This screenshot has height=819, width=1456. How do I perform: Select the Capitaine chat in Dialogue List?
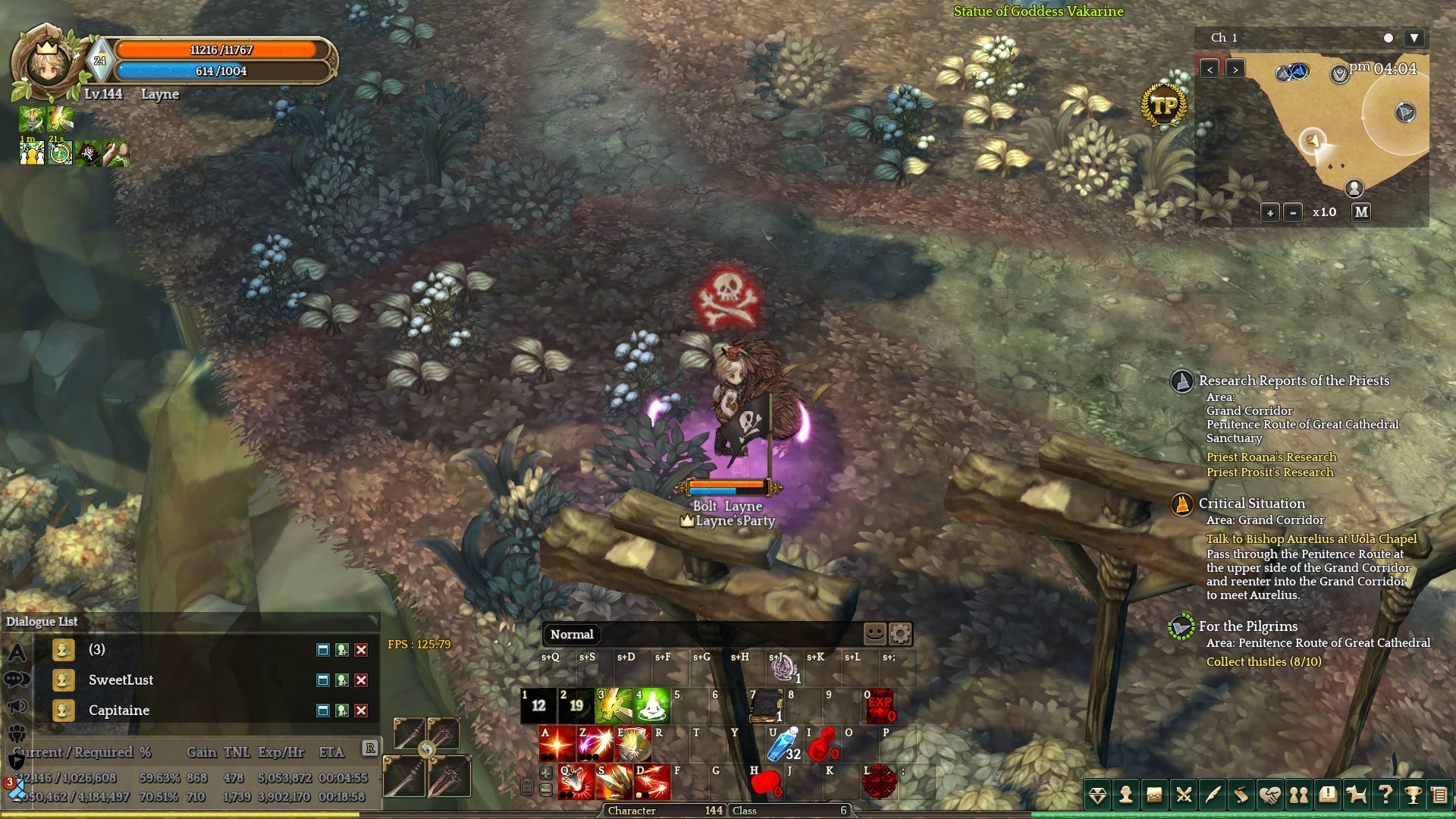point(119,711)
